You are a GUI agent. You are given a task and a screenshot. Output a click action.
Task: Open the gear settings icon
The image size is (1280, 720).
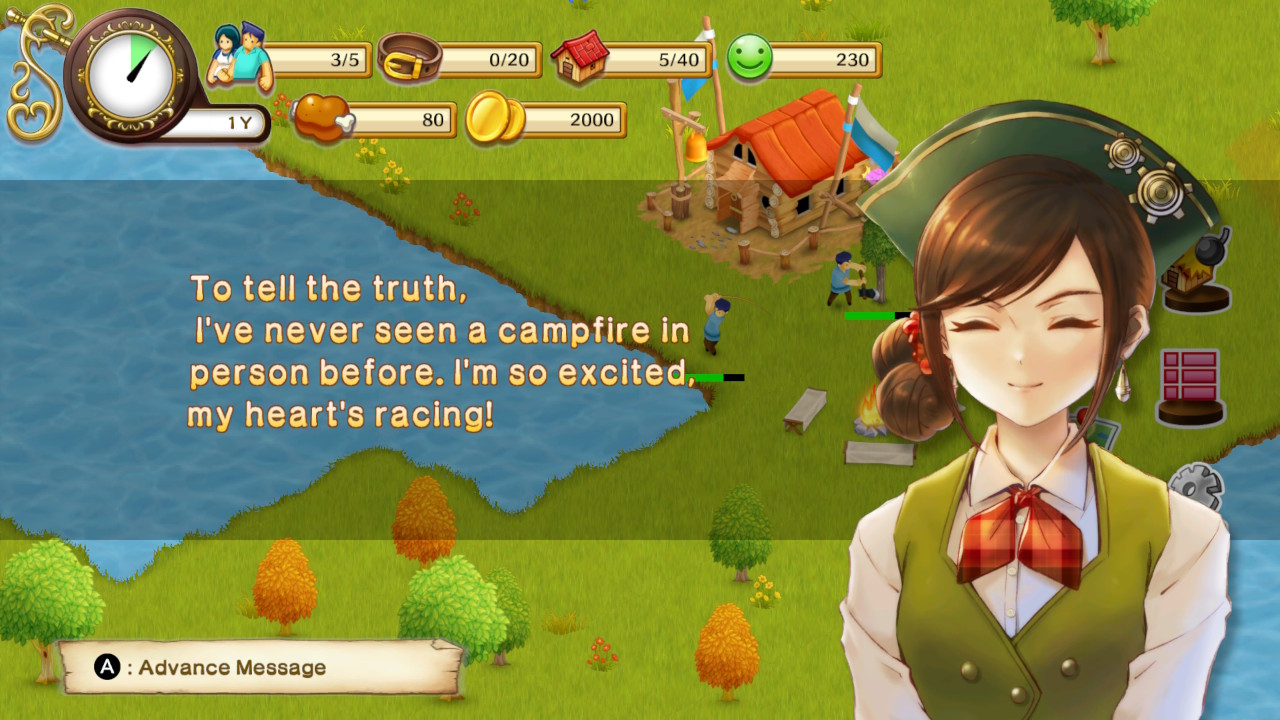click(1197, 487)
